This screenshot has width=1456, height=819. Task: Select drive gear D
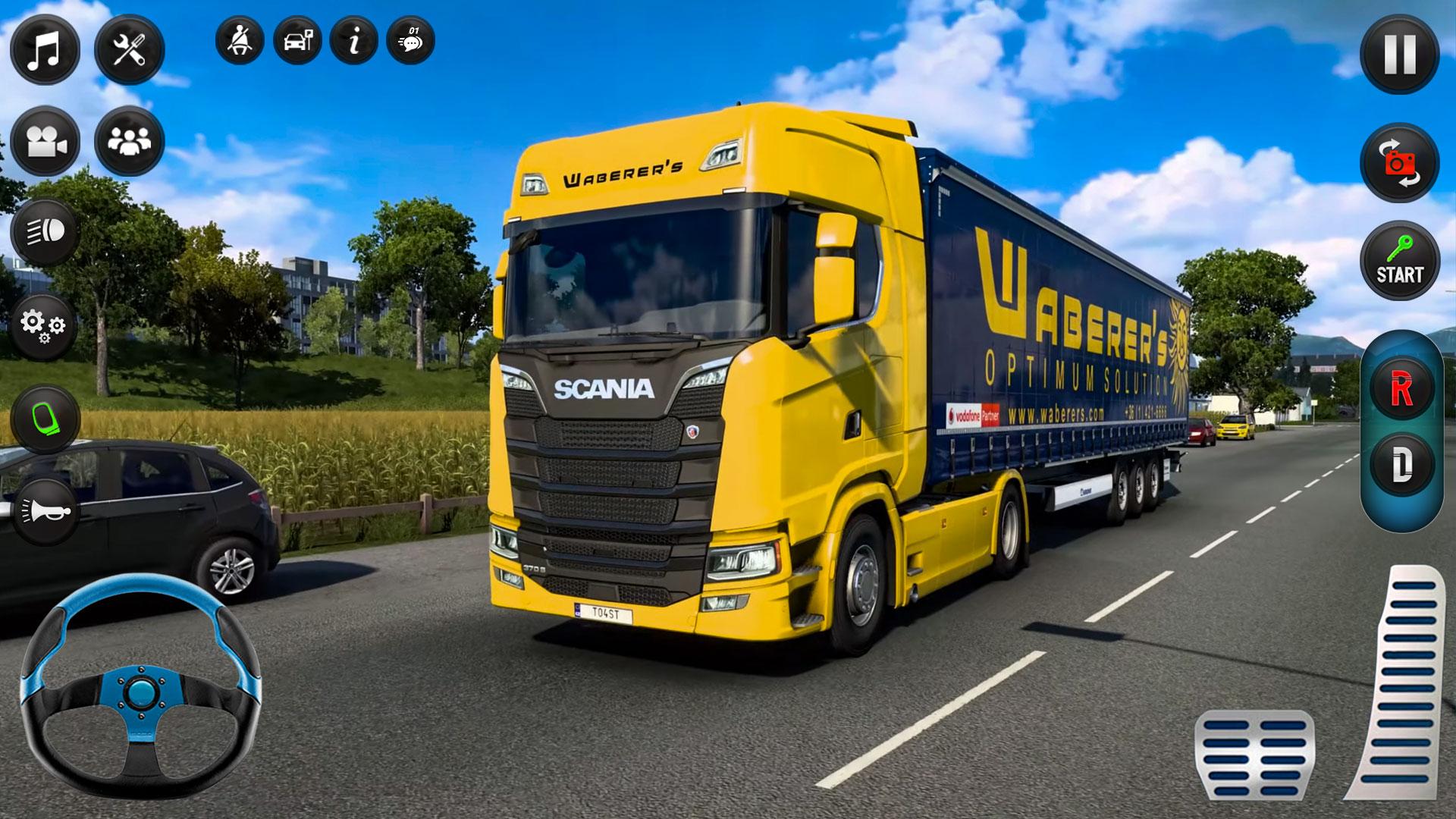pyautogui.click(x=1401, y=465)
